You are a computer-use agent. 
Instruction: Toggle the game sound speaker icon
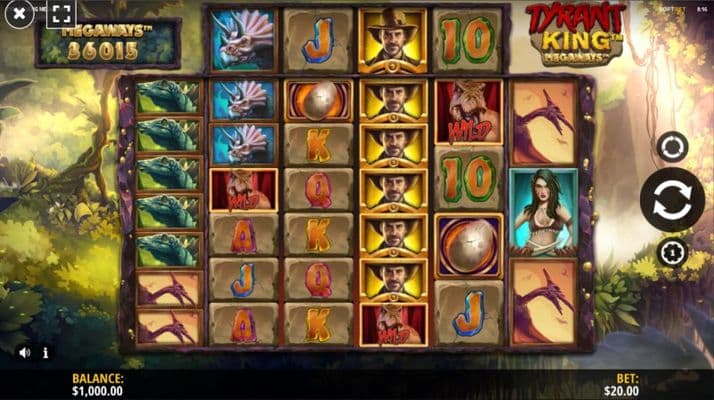tap(24, 352)
